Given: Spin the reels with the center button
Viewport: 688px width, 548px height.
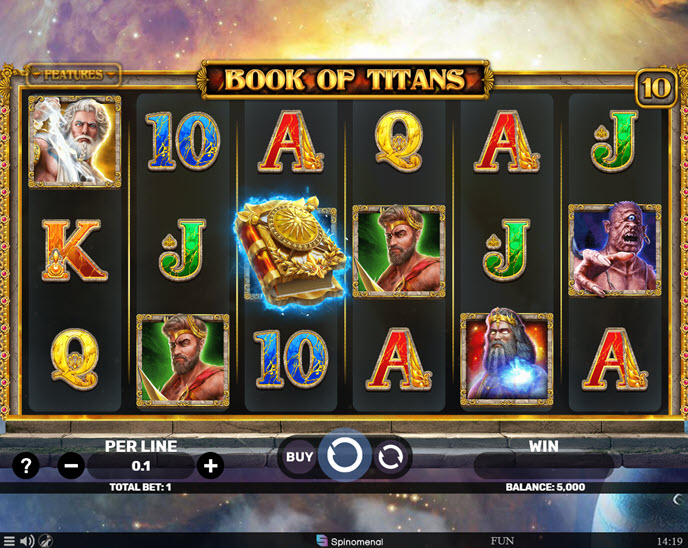Looking at the screenshot, I should point(345,457).
